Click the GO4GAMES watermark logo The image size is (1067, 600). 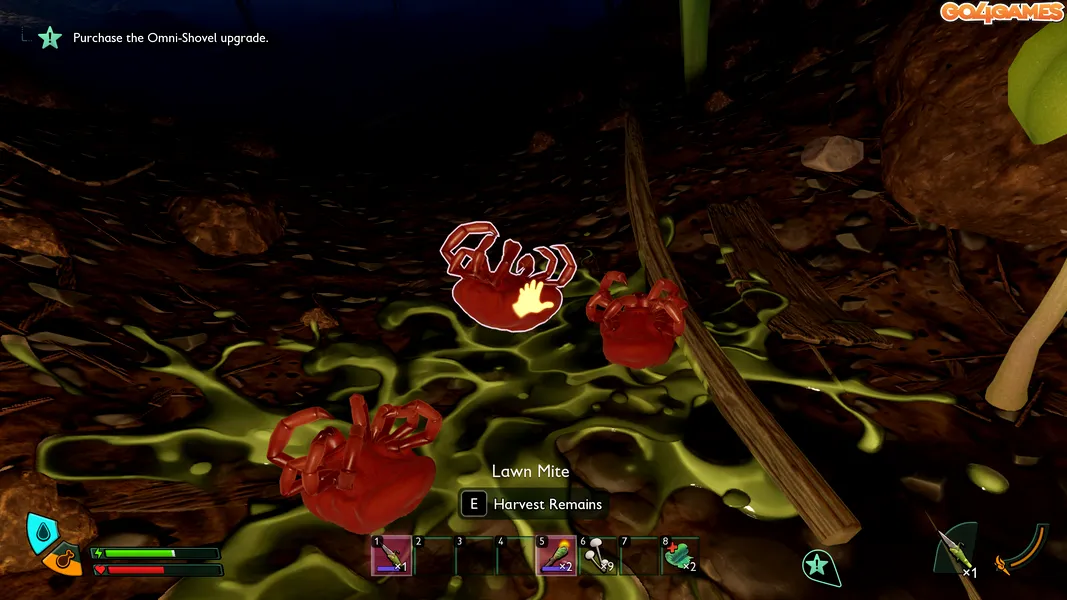[1001, 12]
